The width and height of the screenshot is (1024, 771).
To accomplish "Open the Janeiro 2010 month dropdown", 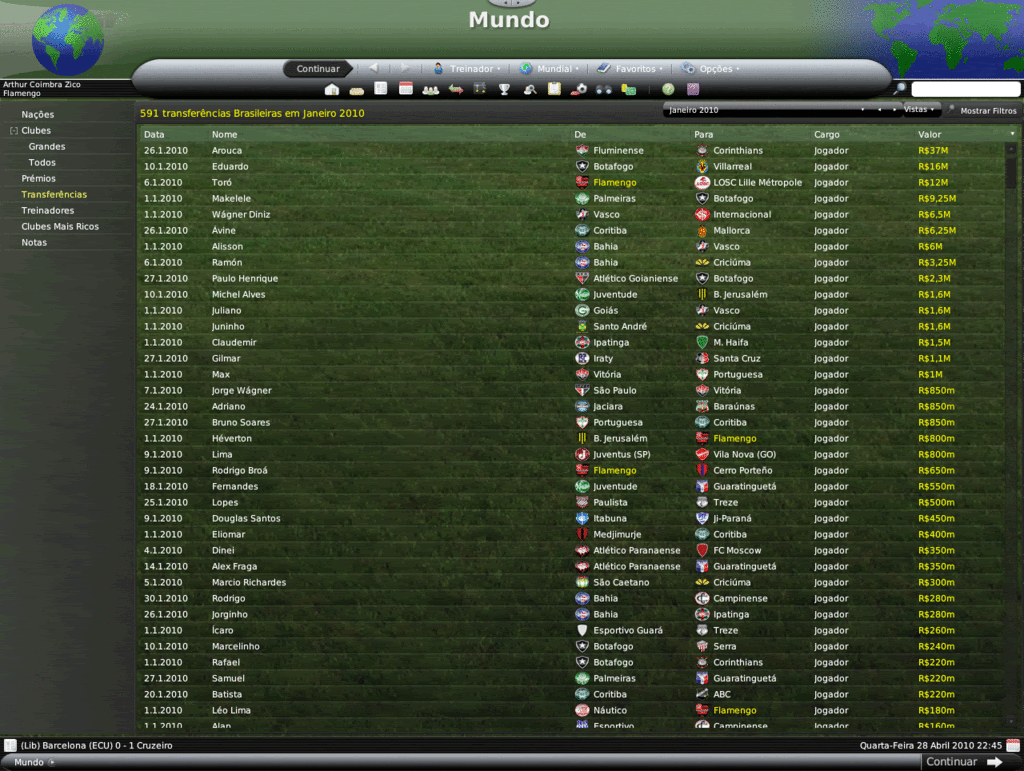I will (x=765, y=110).
